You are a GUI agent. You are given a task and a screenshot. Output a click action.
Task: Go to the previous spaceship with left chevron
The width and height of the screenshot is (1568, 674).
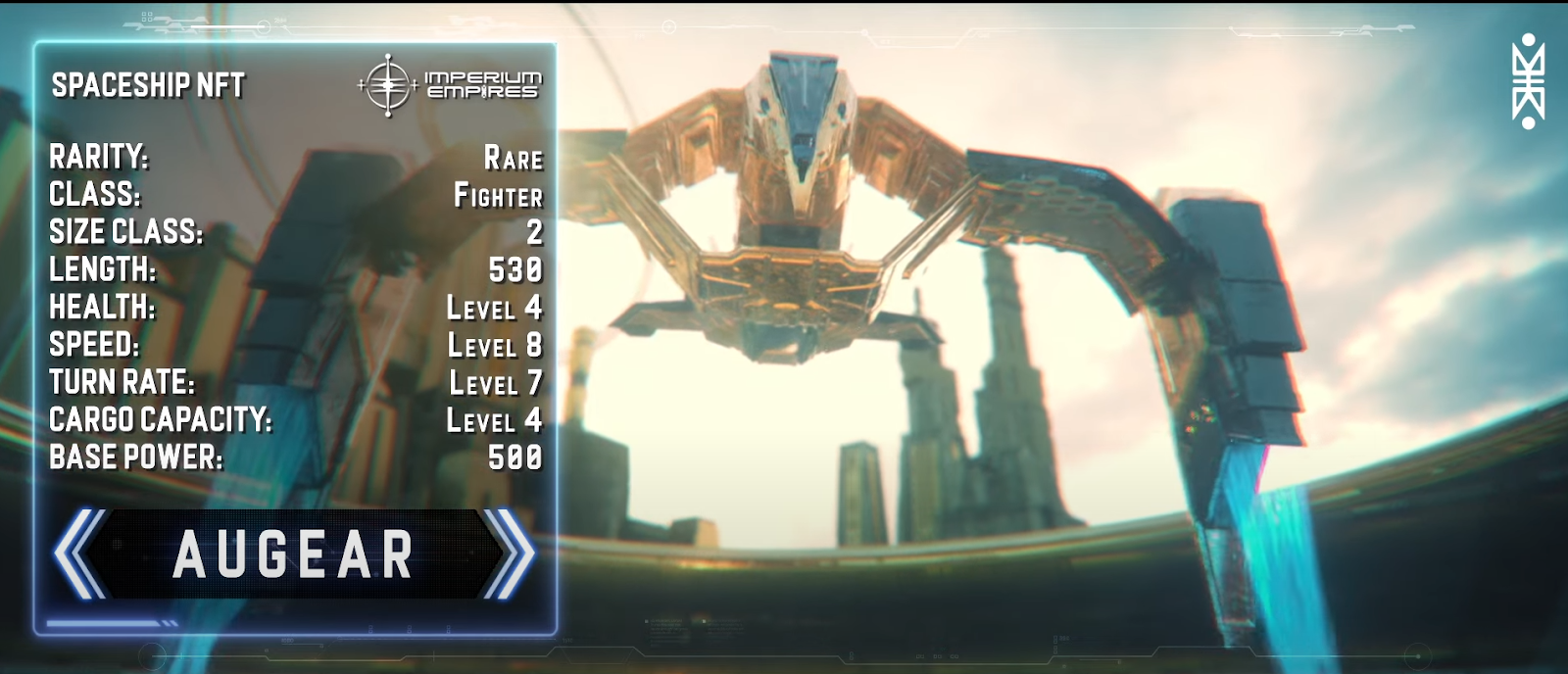click(80, 554)
